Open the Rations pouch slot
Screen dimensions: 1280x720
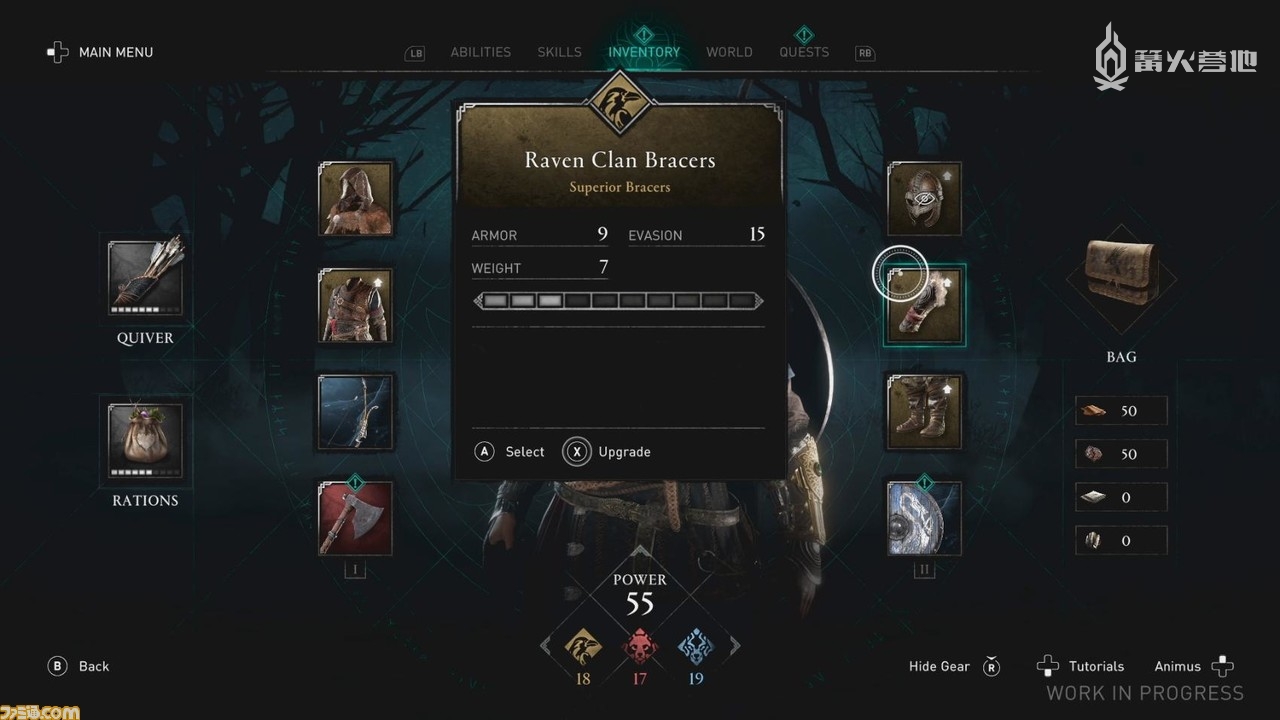pos(145,440)
